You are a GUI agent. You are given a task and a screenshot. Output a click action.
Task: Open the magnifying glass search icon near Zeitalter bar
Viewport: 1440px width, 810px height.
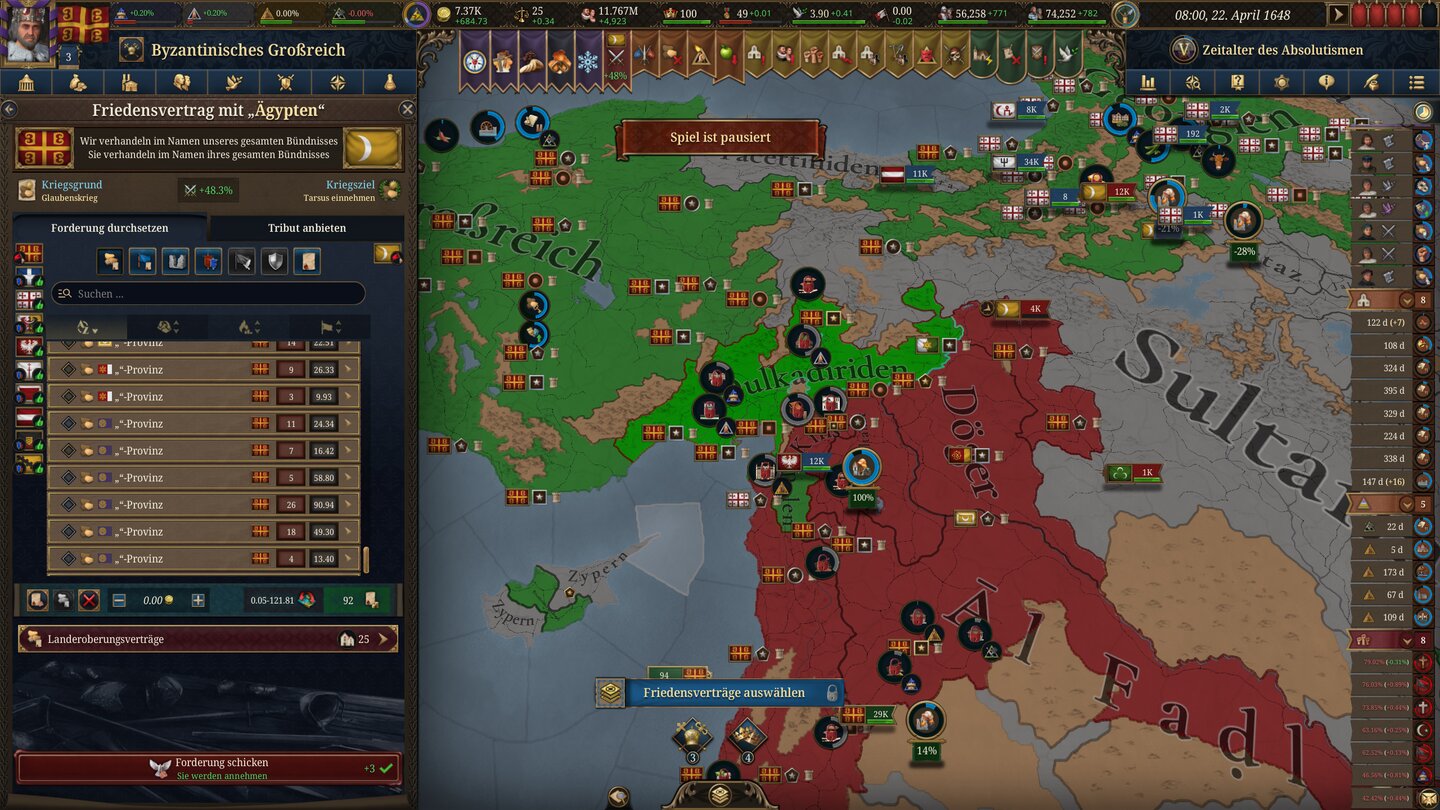click(x=1192, y=82)
